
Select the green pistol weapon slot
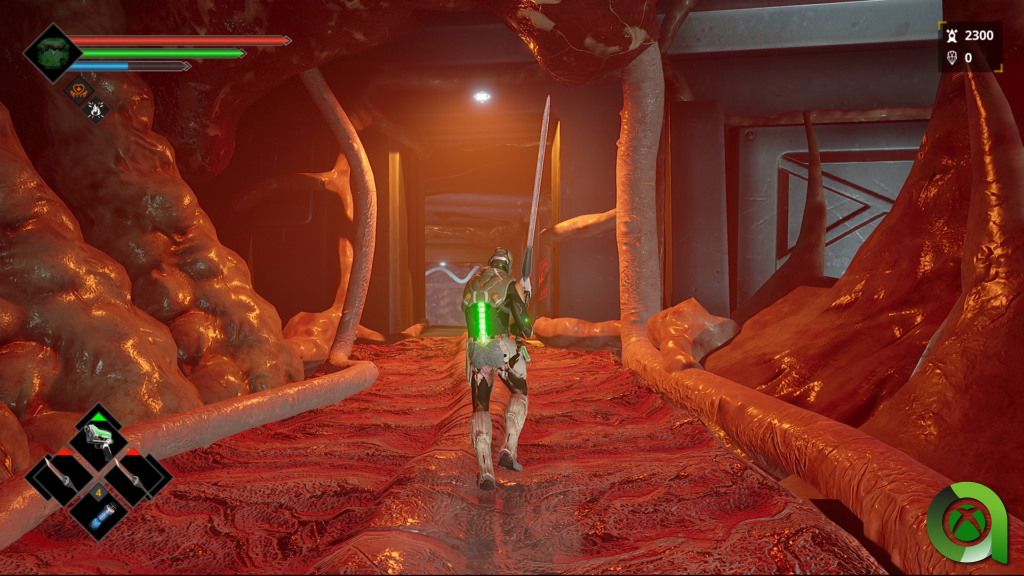click(x=98, y=437)
